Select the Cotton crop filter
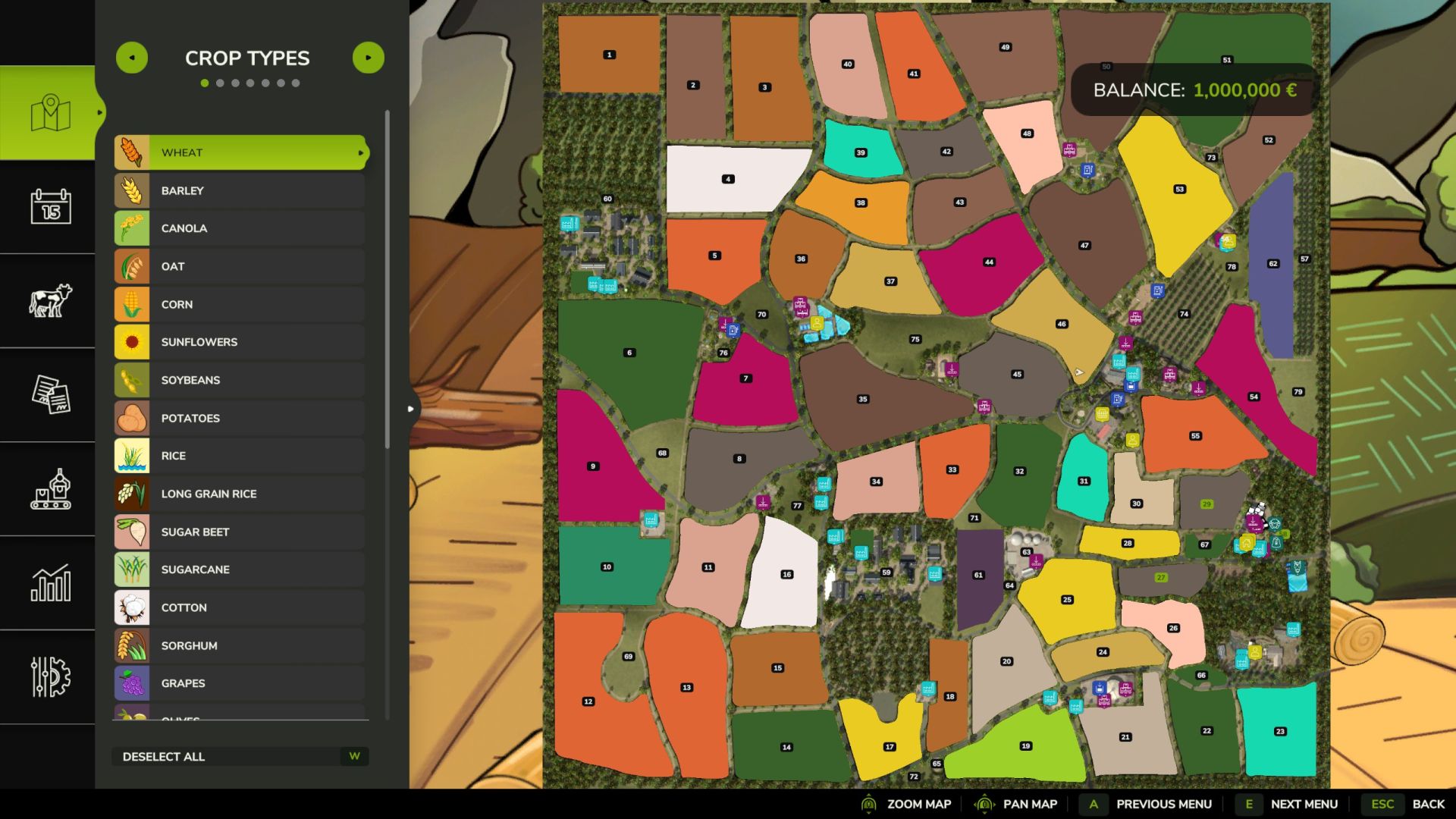Viewport: 1456px width, 819px height. (241, 607)
